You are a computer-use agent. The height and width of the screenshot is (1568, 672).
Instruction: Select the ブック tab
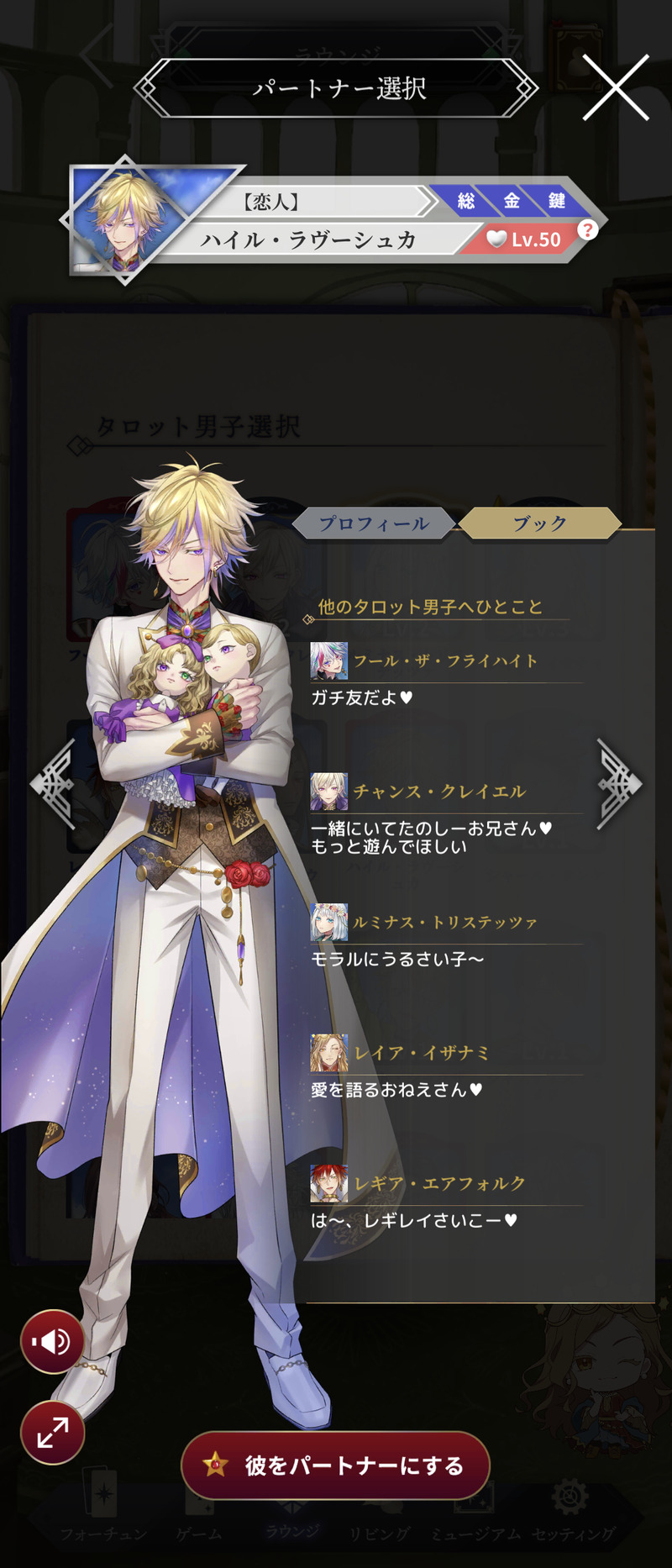pos(540,524)
